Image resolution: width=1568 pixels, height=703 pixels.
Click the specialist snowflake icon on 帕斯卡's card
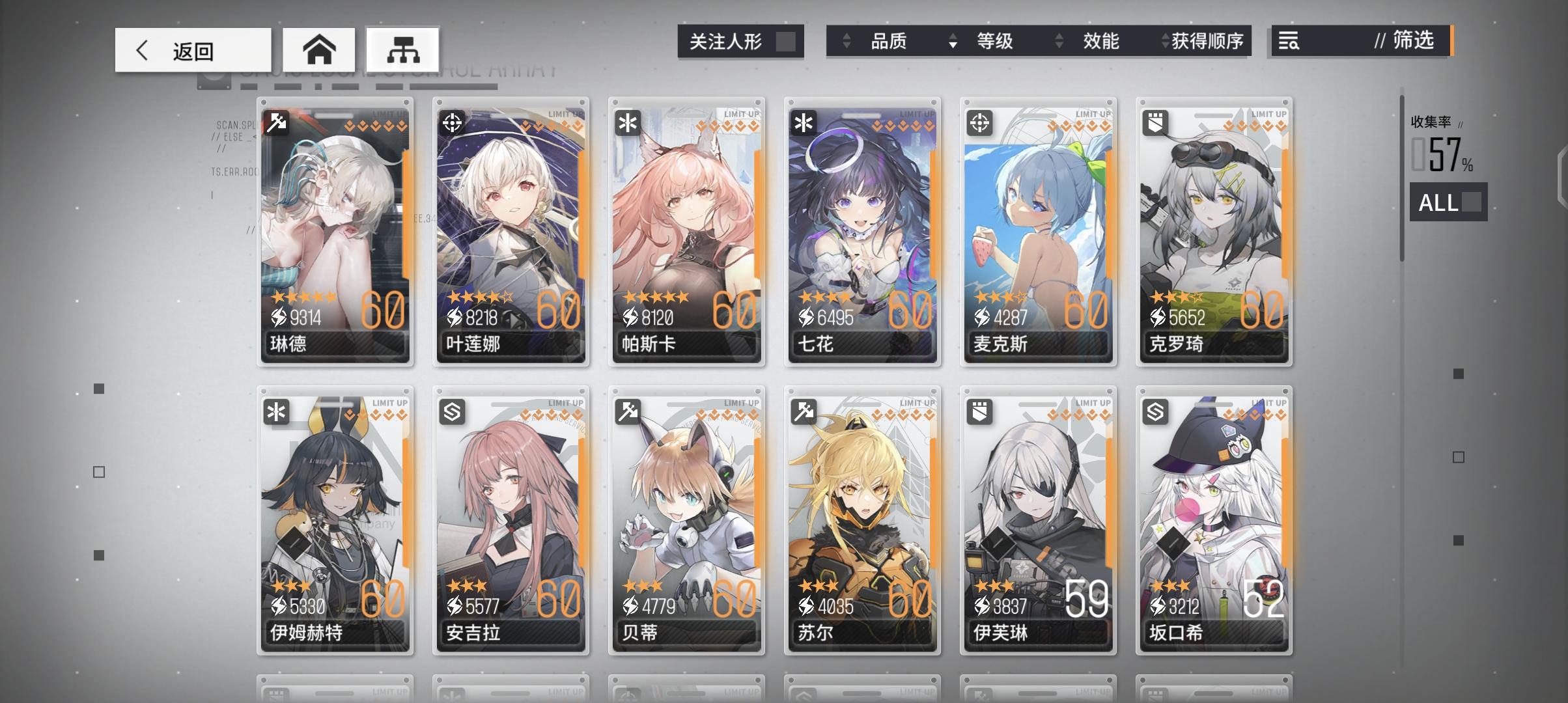pos(627,121)
